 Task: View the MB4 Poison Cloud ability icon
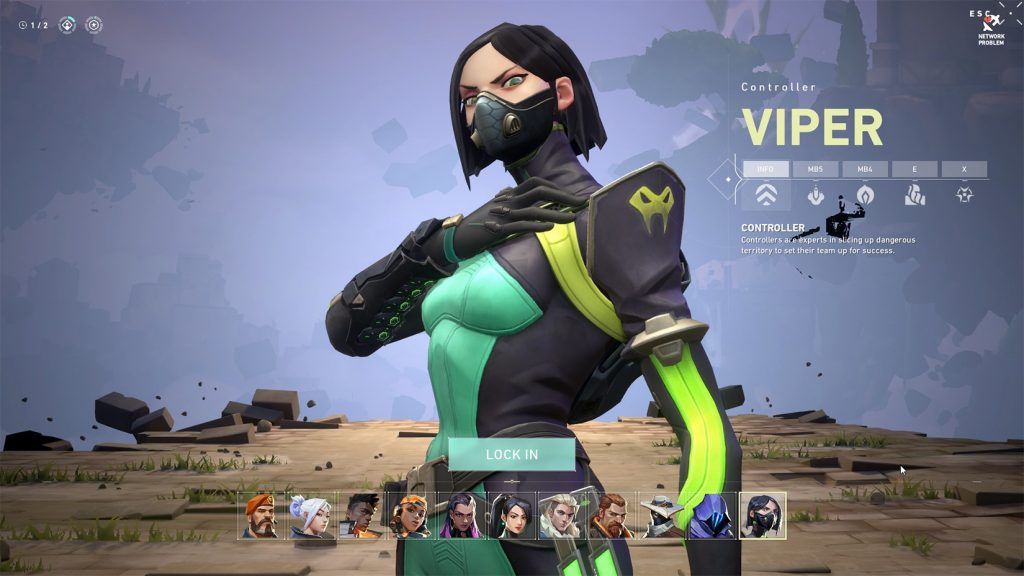click(x=865, y=194)
